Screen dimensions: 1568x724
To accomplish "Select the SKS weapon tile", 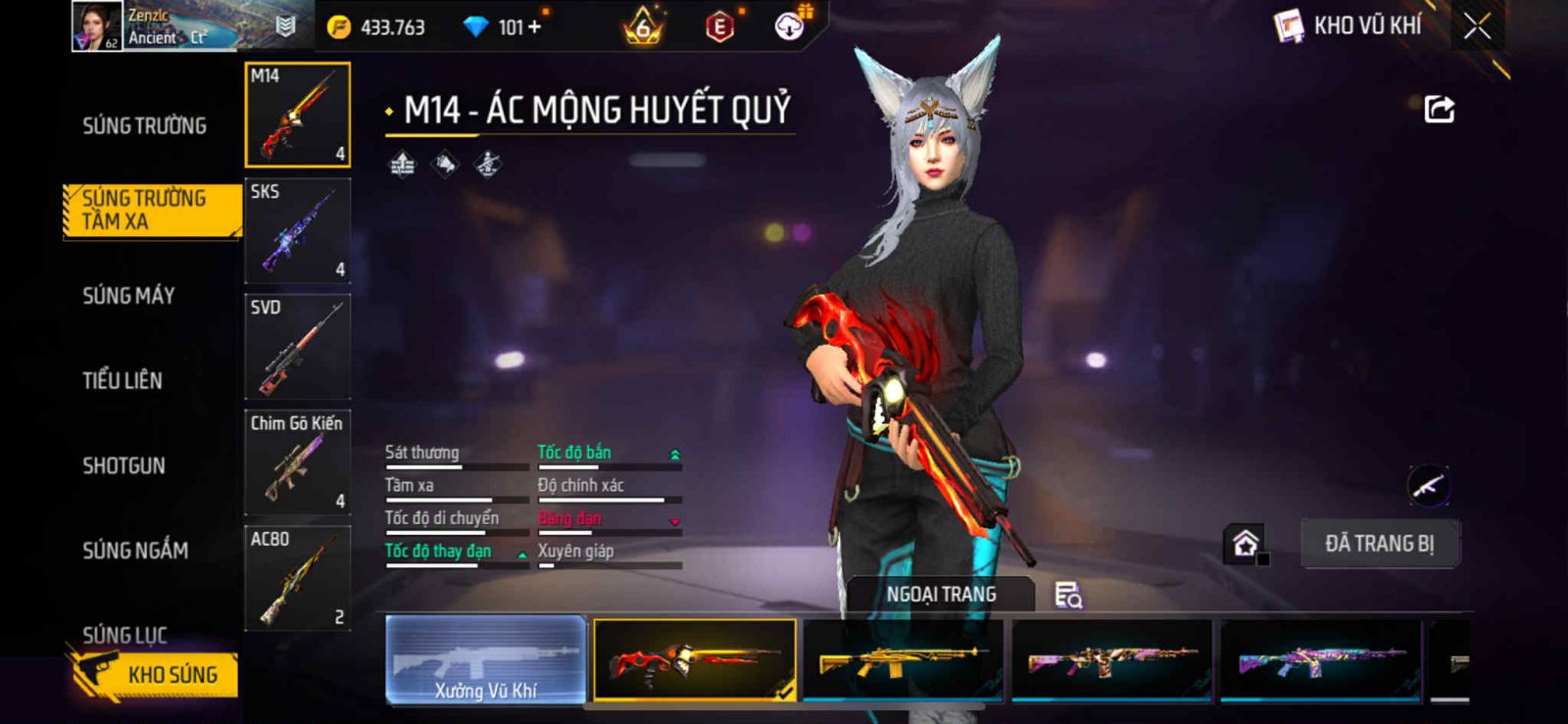I will pos(297,231).
